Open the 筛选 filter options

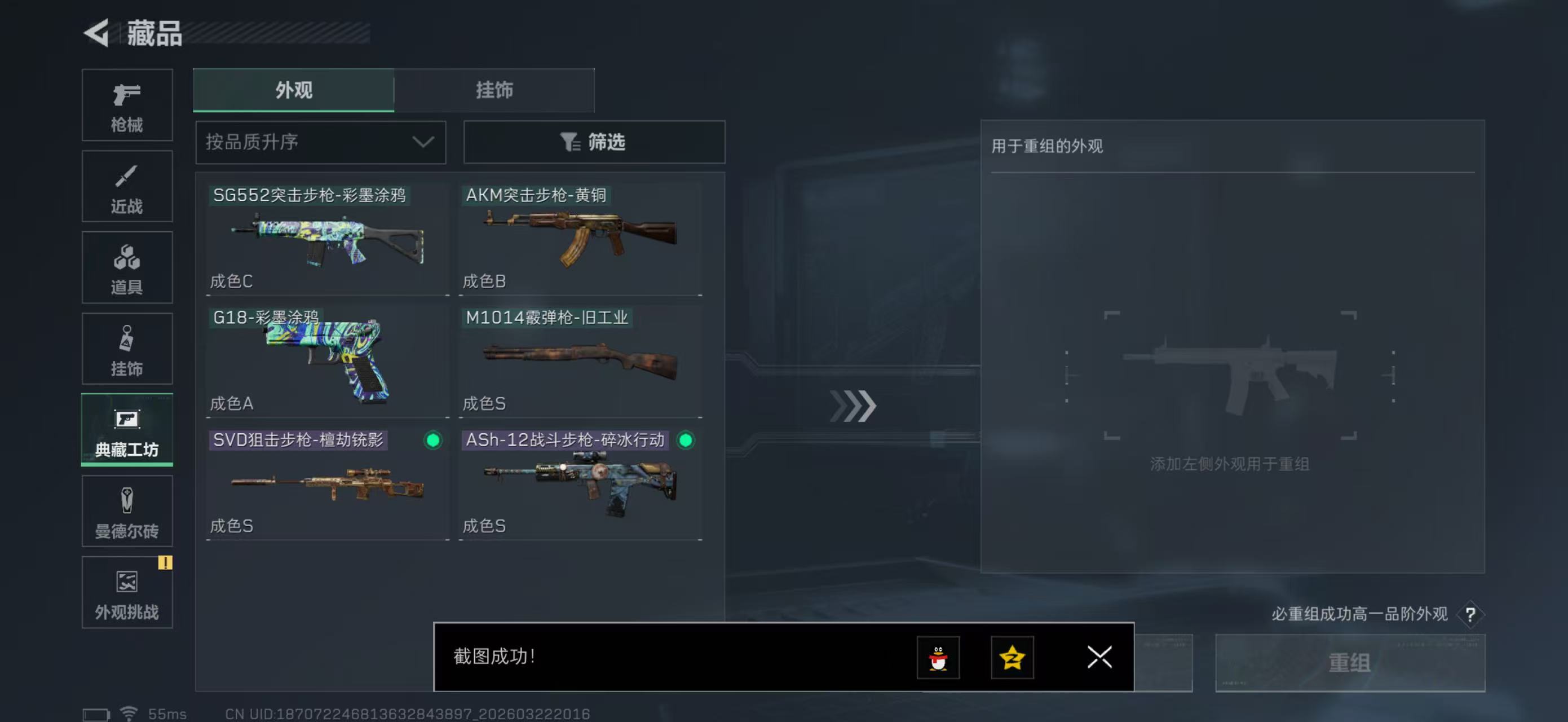tap(594, 142)
